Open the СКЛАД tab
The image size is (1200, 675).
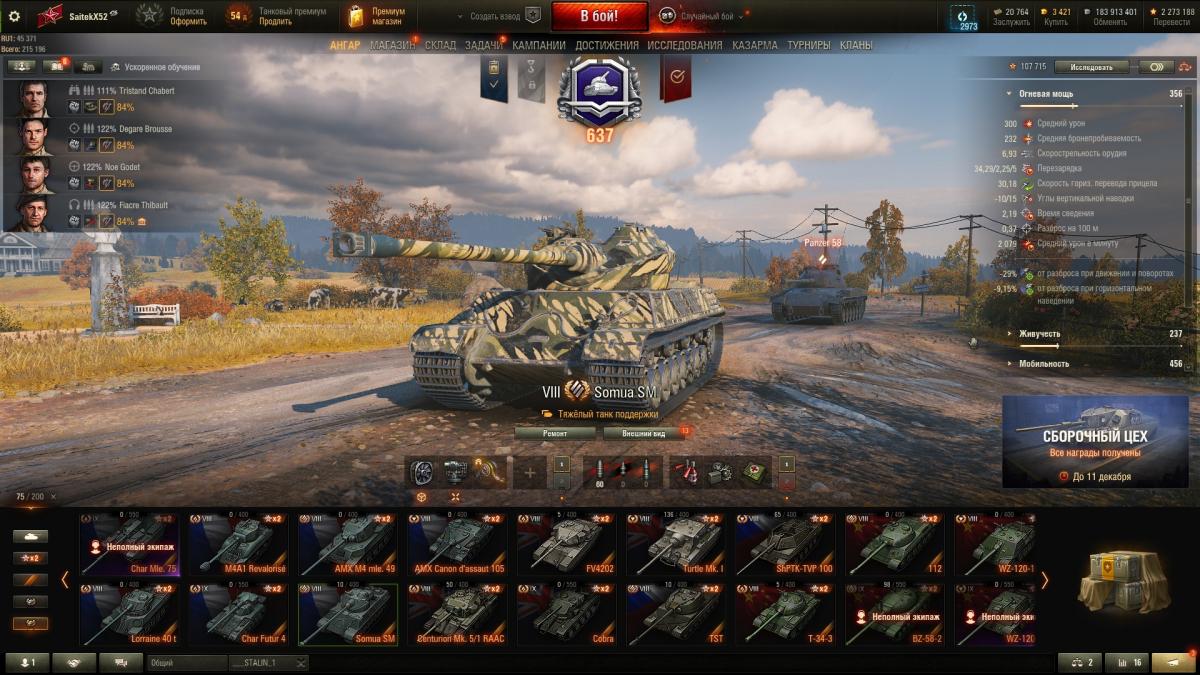pyautogui.click(x=440, y=45)
